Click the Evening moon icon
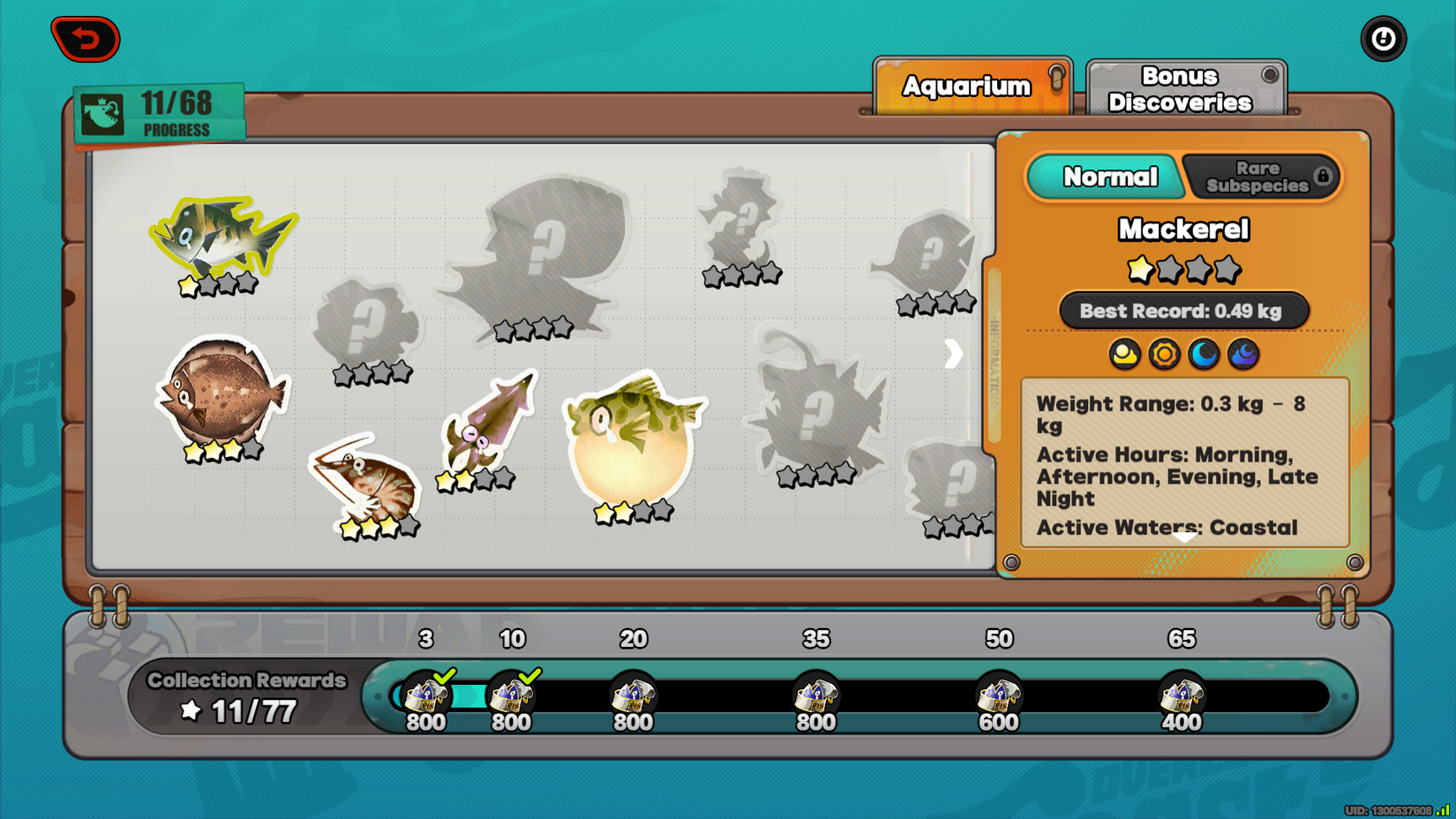1456x819 pixels. click(x=1204, y=355)
